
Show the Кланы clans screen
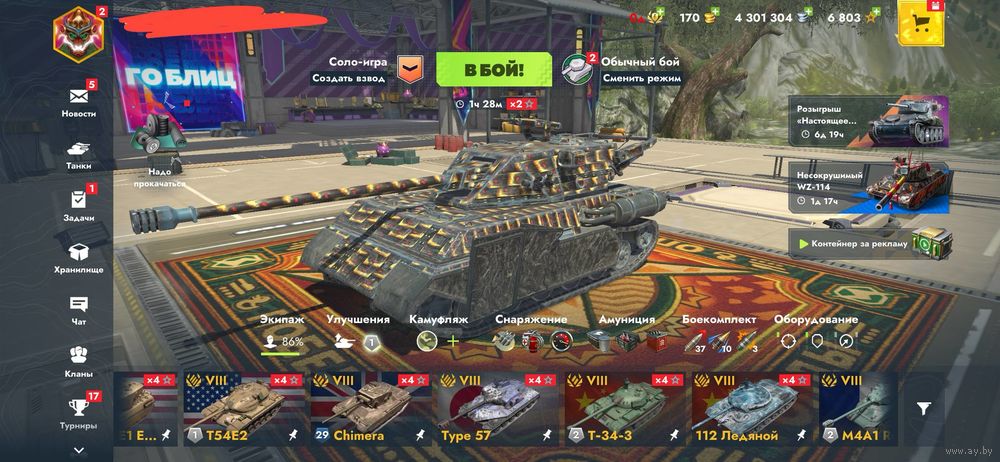tap(79, 359)
